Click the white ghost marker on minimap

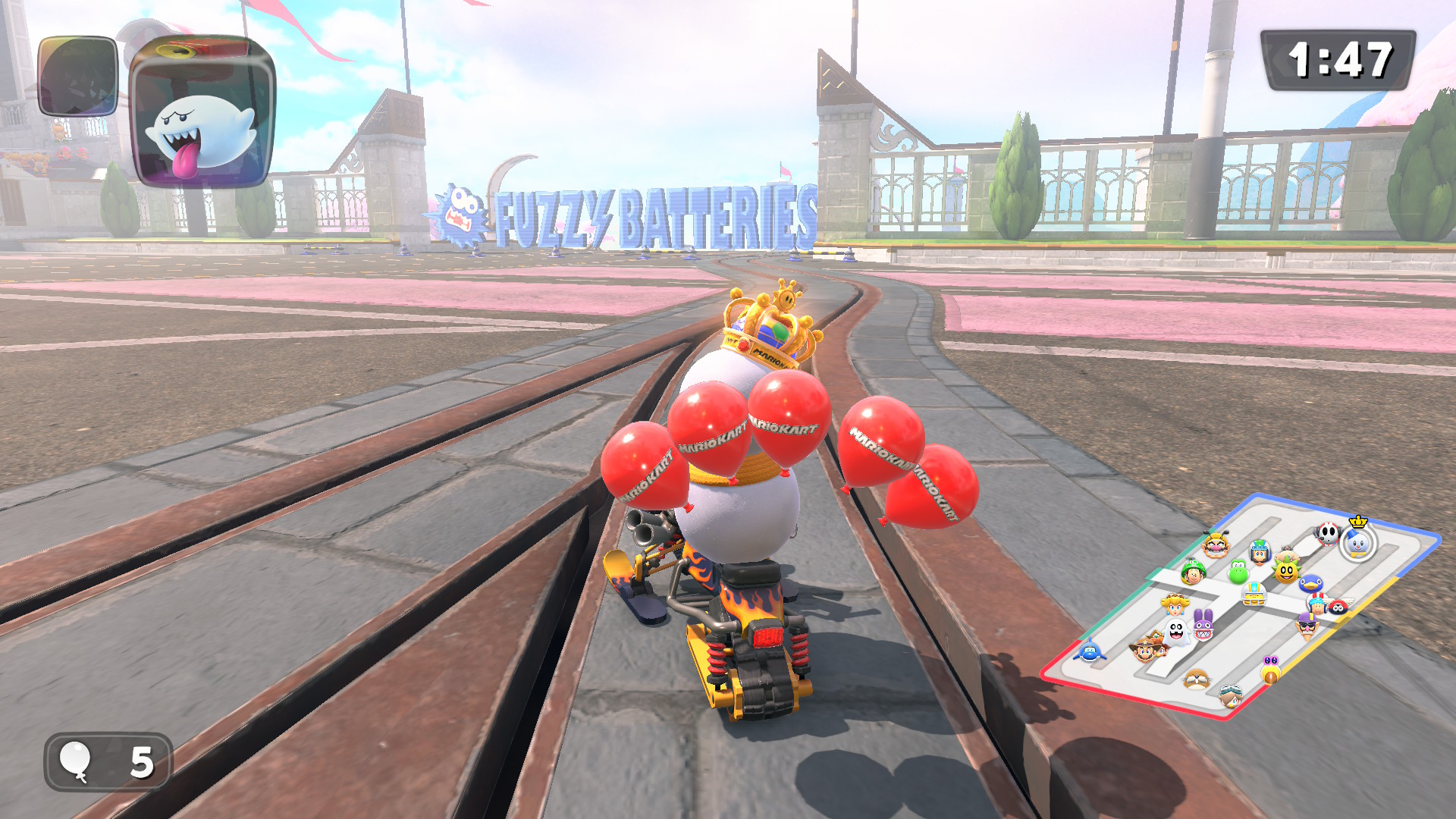pyautogui.click(x=1176, y=631)
